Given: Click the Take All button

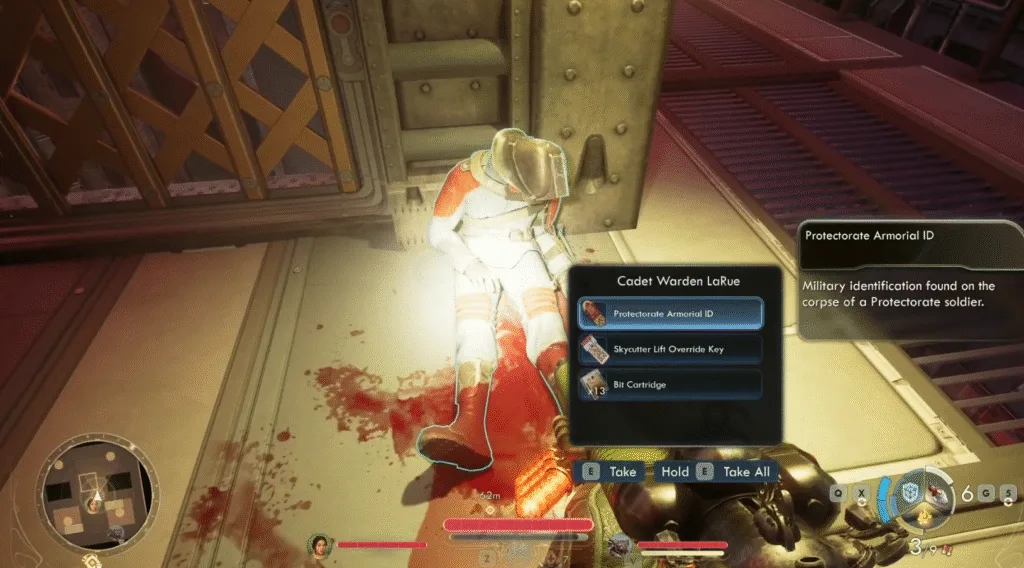Looking at the screenshot, I should pos(737,471).
